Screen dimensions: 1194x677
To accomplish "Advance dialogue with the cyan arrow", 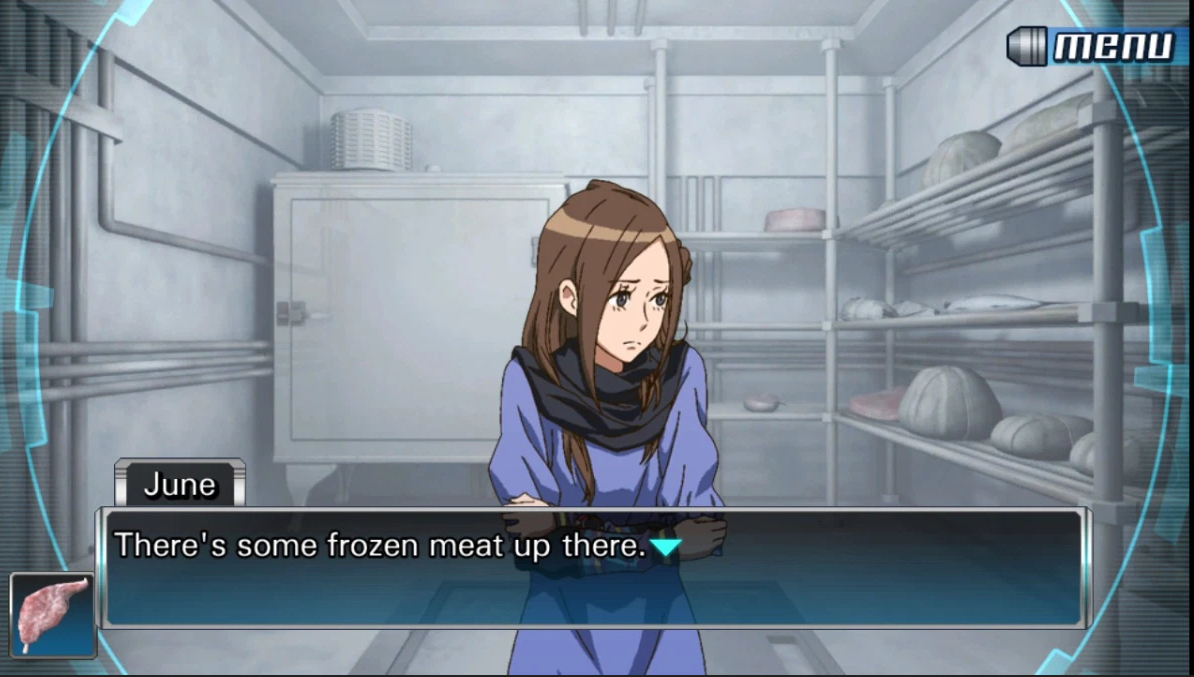I will click(666, 547).
